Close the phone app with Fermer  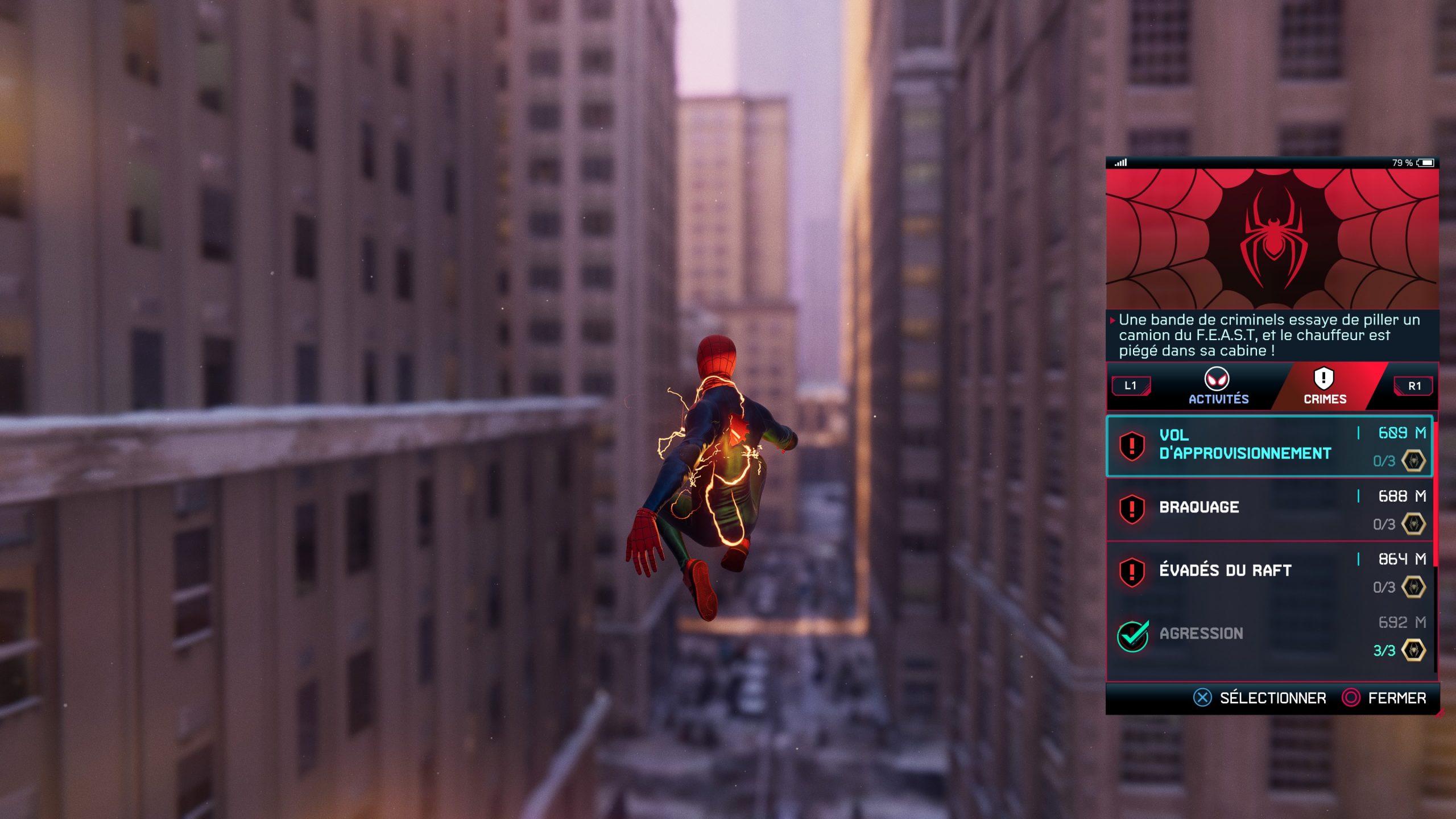click(1384, 698)
